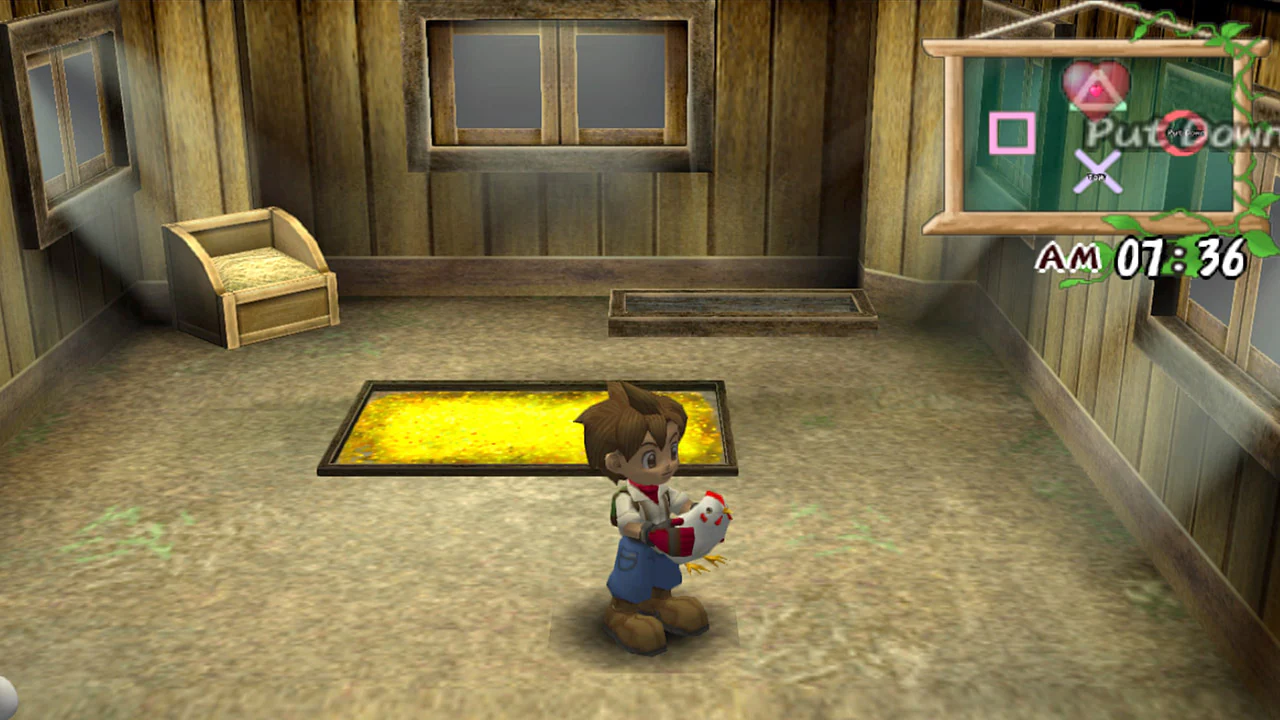Click the Triangle button with heart icon
1280x720 pixels.
tap(1095, 88)
